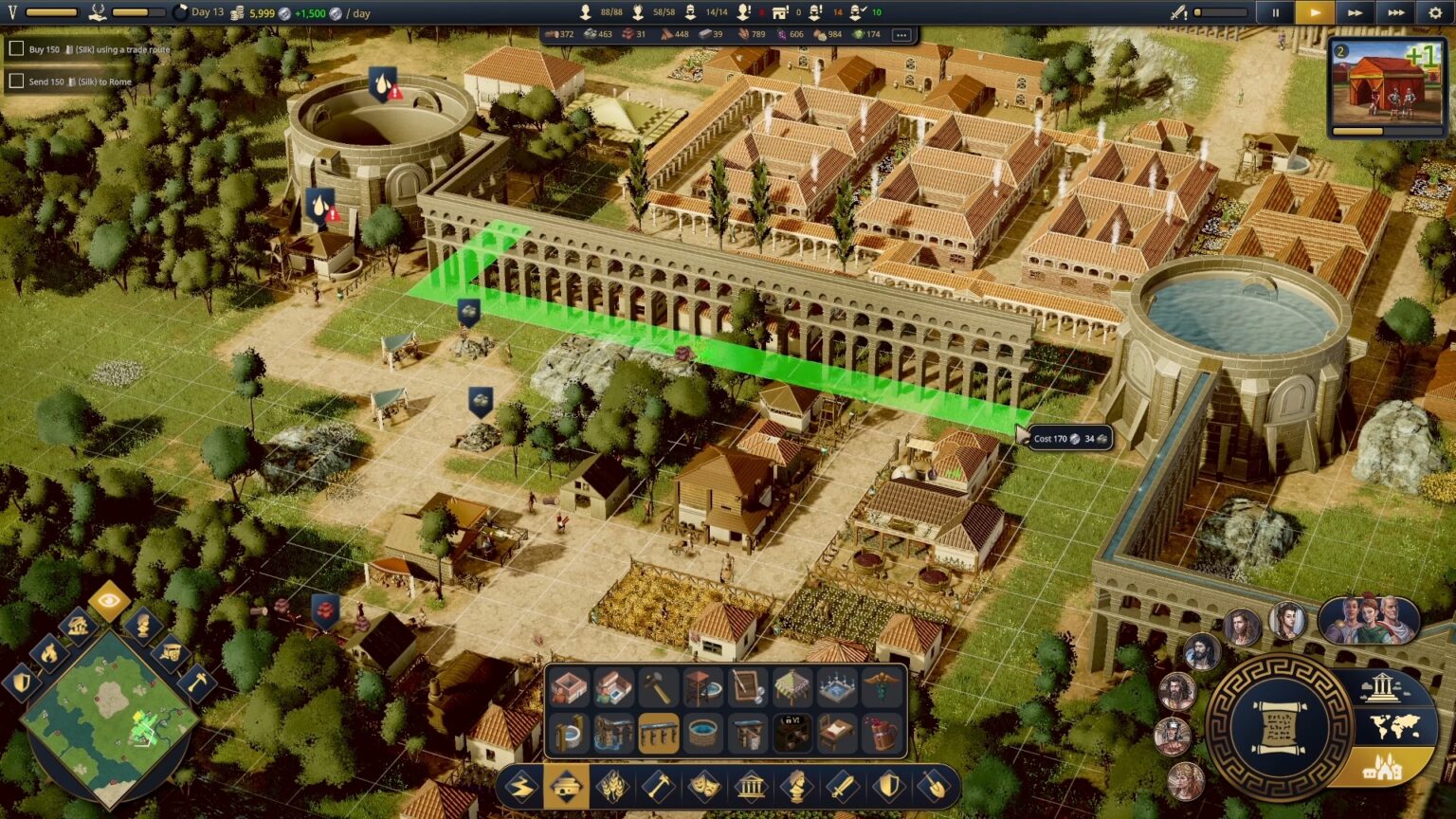The height and width of the screenshot is (819, 1456).
Task: Open the theater masks entertainment category
Action: [704, 787]
